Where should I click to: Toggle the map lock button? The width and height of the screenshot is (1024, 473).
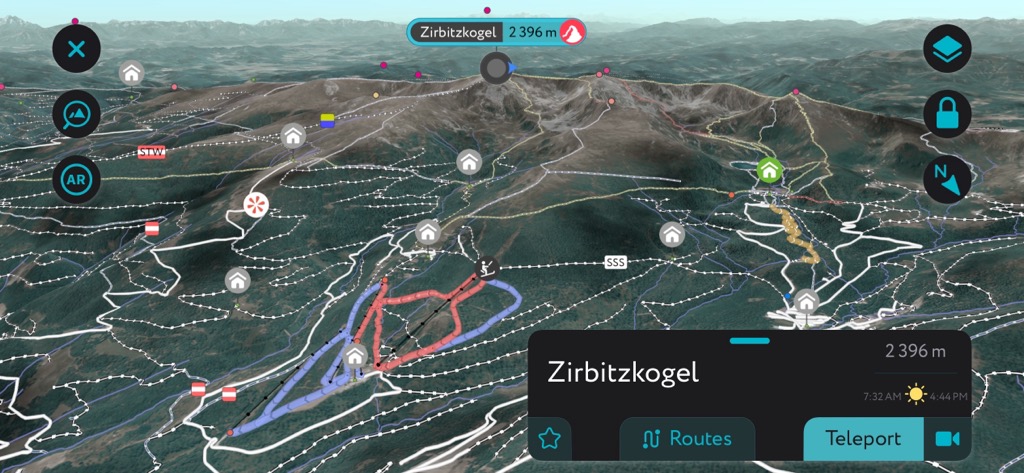click(x=946, y=114)
